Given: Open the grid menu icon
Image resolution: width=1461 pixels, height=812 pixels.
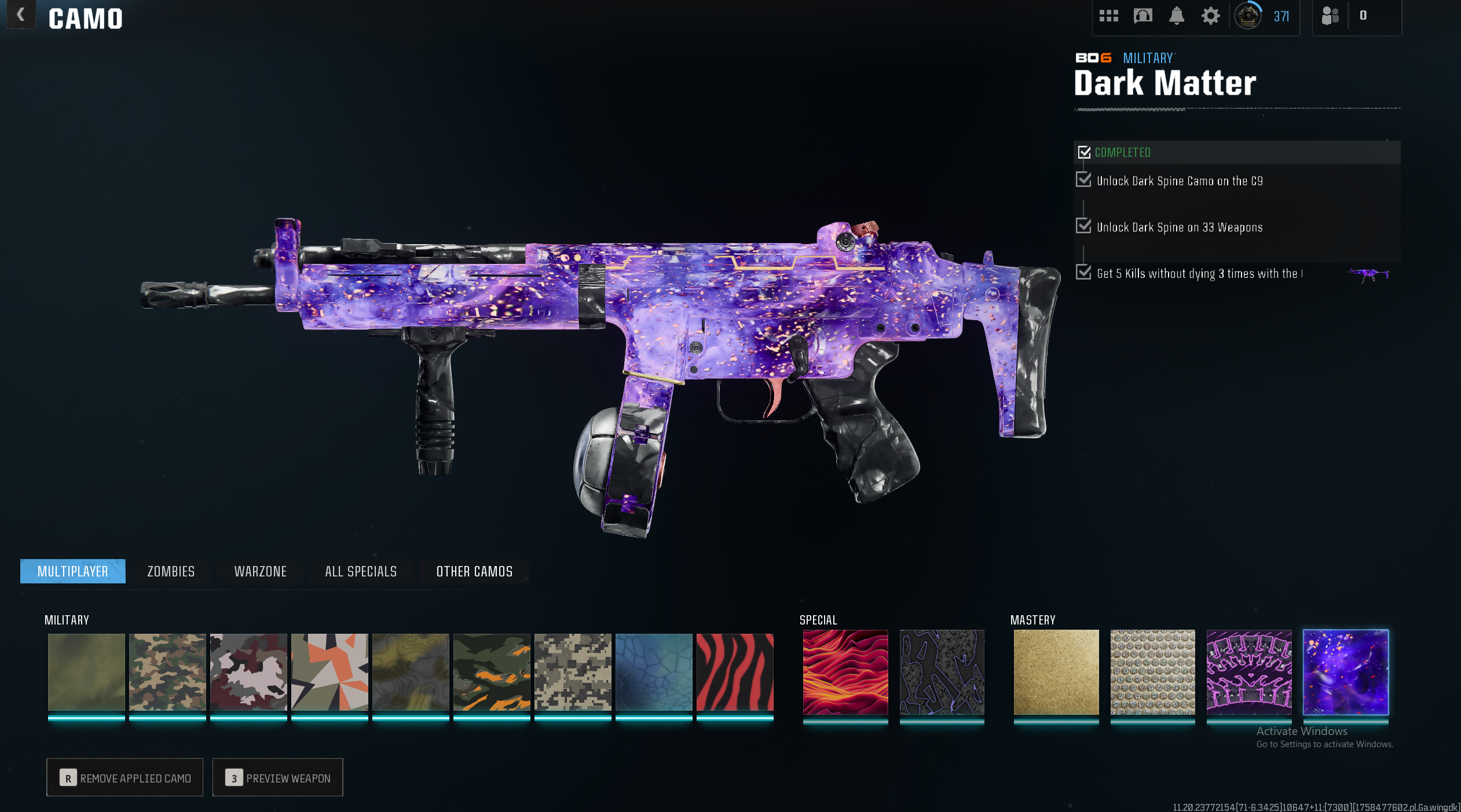Looking at the screenshot, I should tap(1108, 16).
